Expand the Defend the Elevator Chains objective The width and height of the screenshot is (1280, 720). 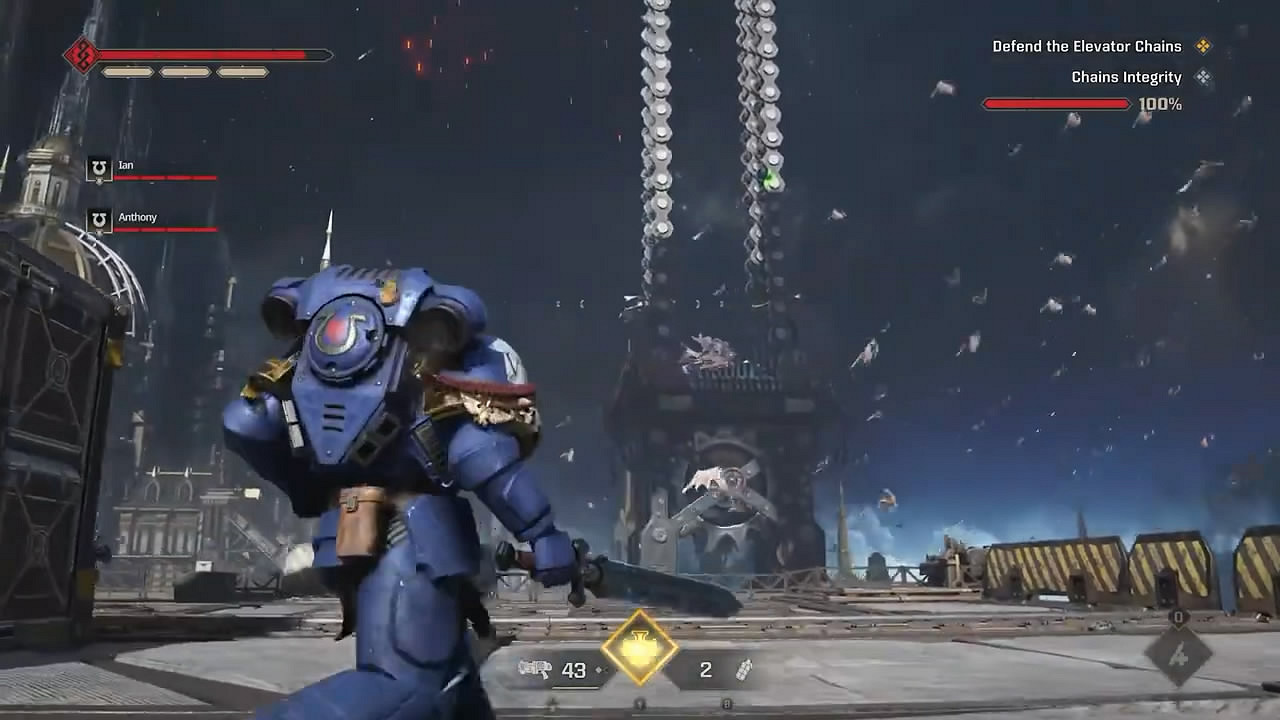1086,46
